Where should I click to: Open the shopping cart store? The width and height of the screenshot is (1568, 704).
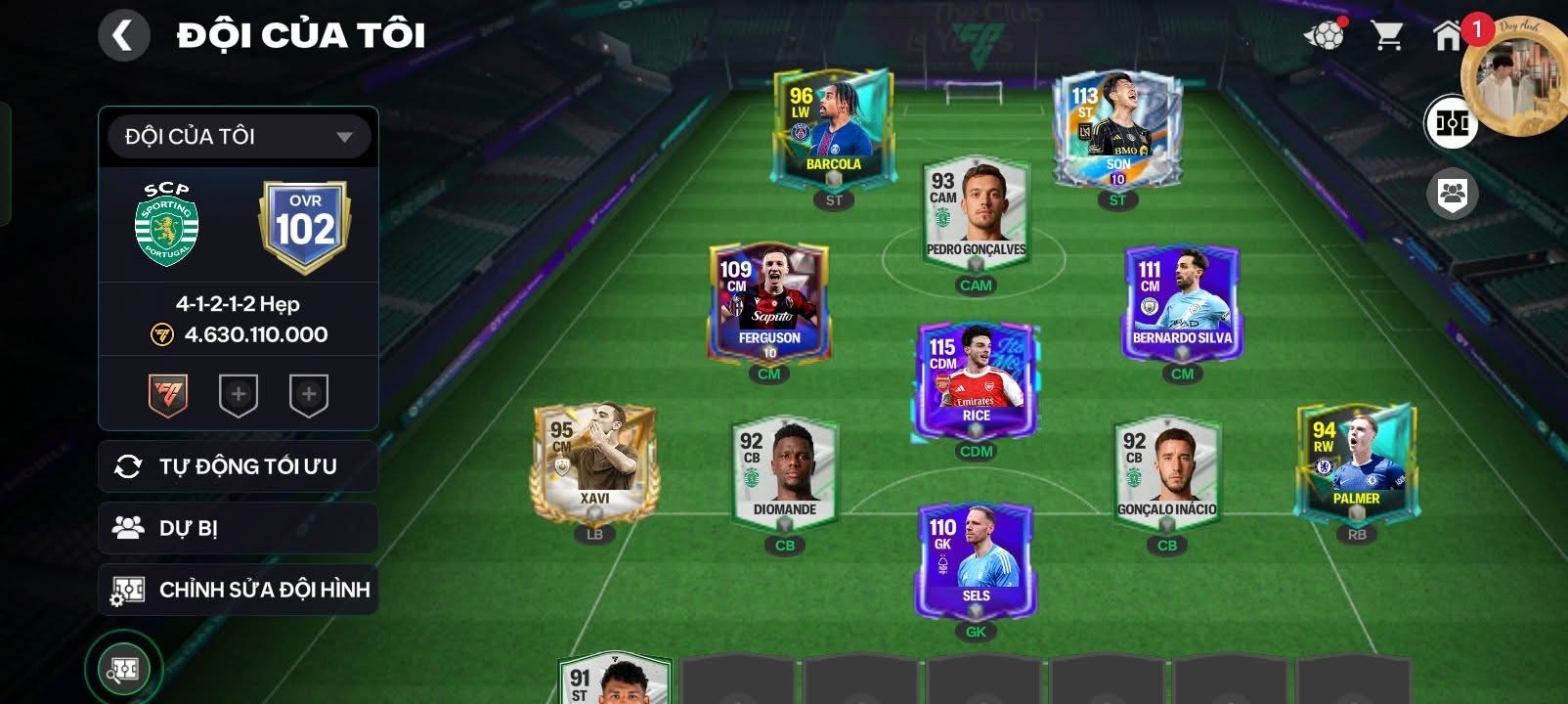(x=1386, y=36)
